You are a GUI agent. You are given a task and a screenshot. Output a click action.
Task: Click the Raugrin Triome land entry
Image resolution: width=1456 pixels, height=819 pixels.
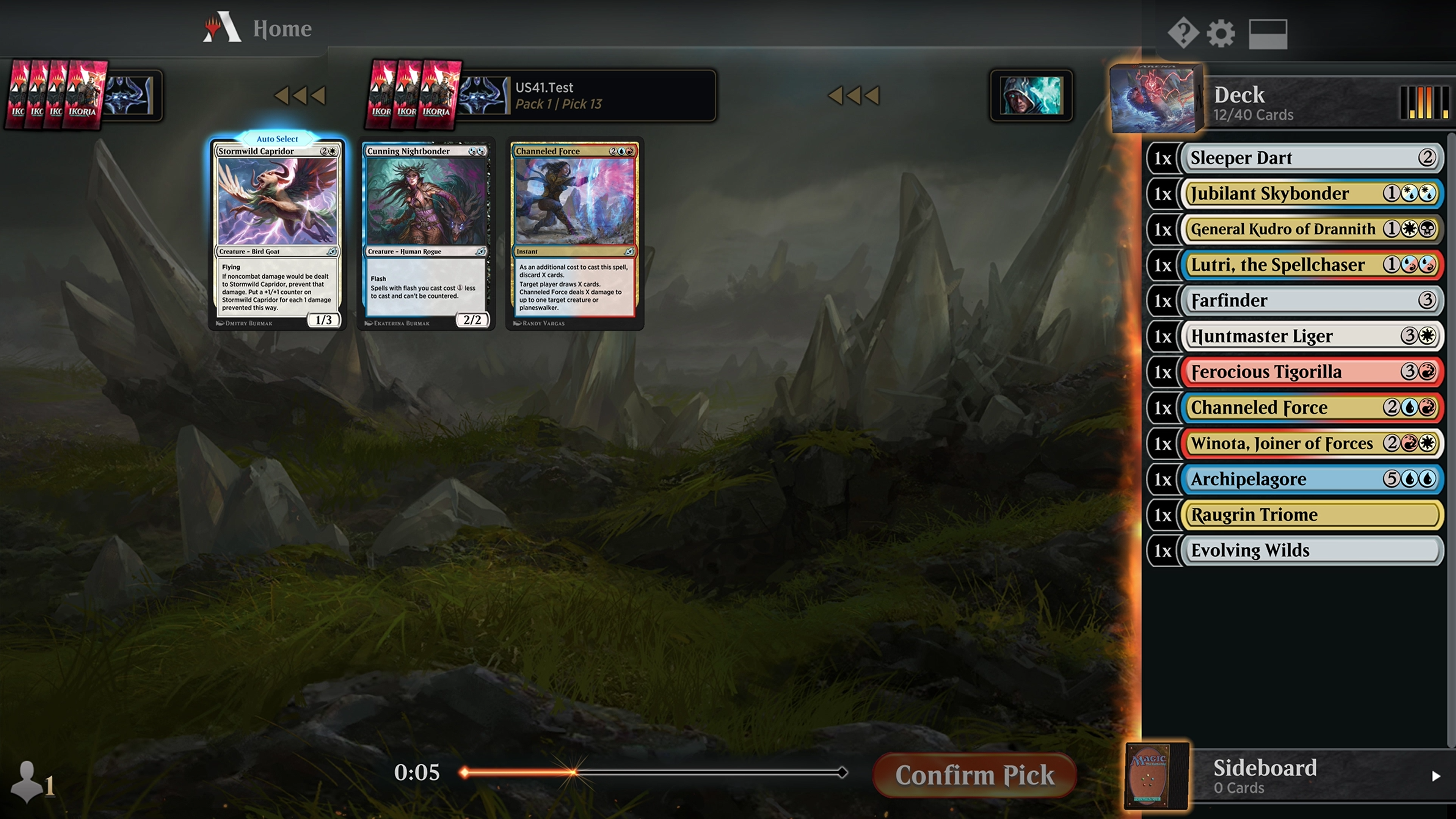point(1311,515)
